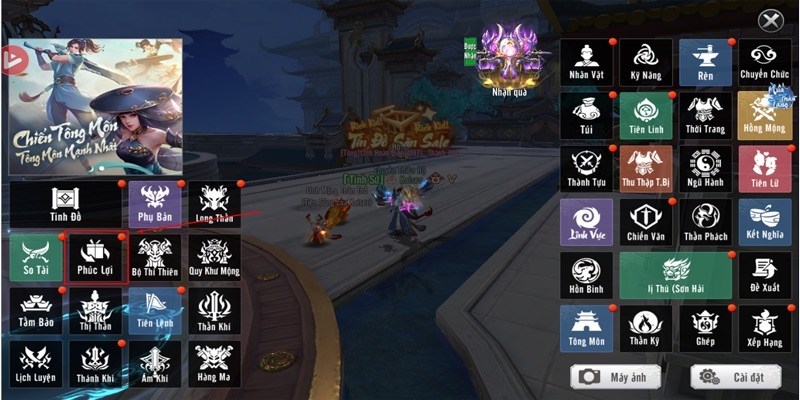Open the Túi bag inventory

586,116
